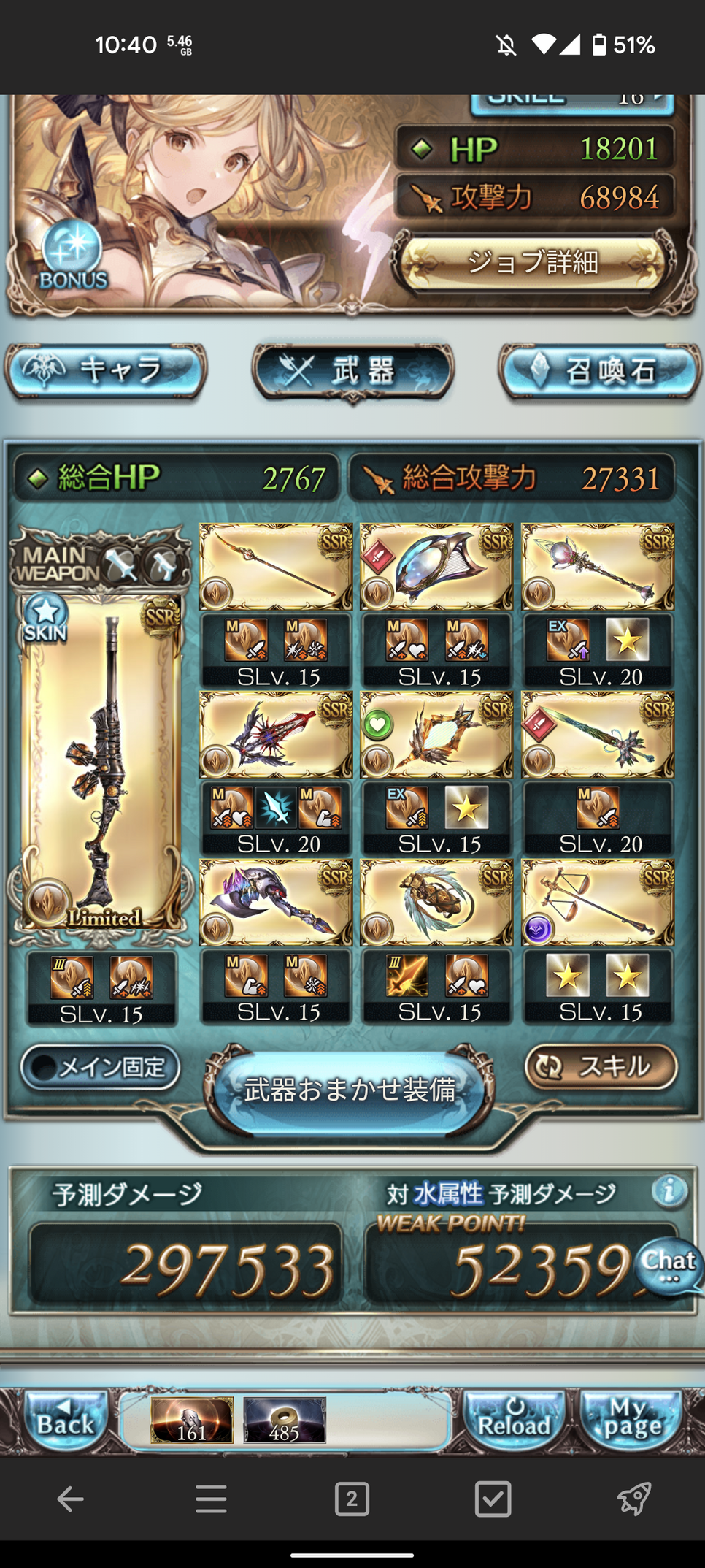Switch to the キャラ tab
The image size is (705, 1568).
click(106, 371)
